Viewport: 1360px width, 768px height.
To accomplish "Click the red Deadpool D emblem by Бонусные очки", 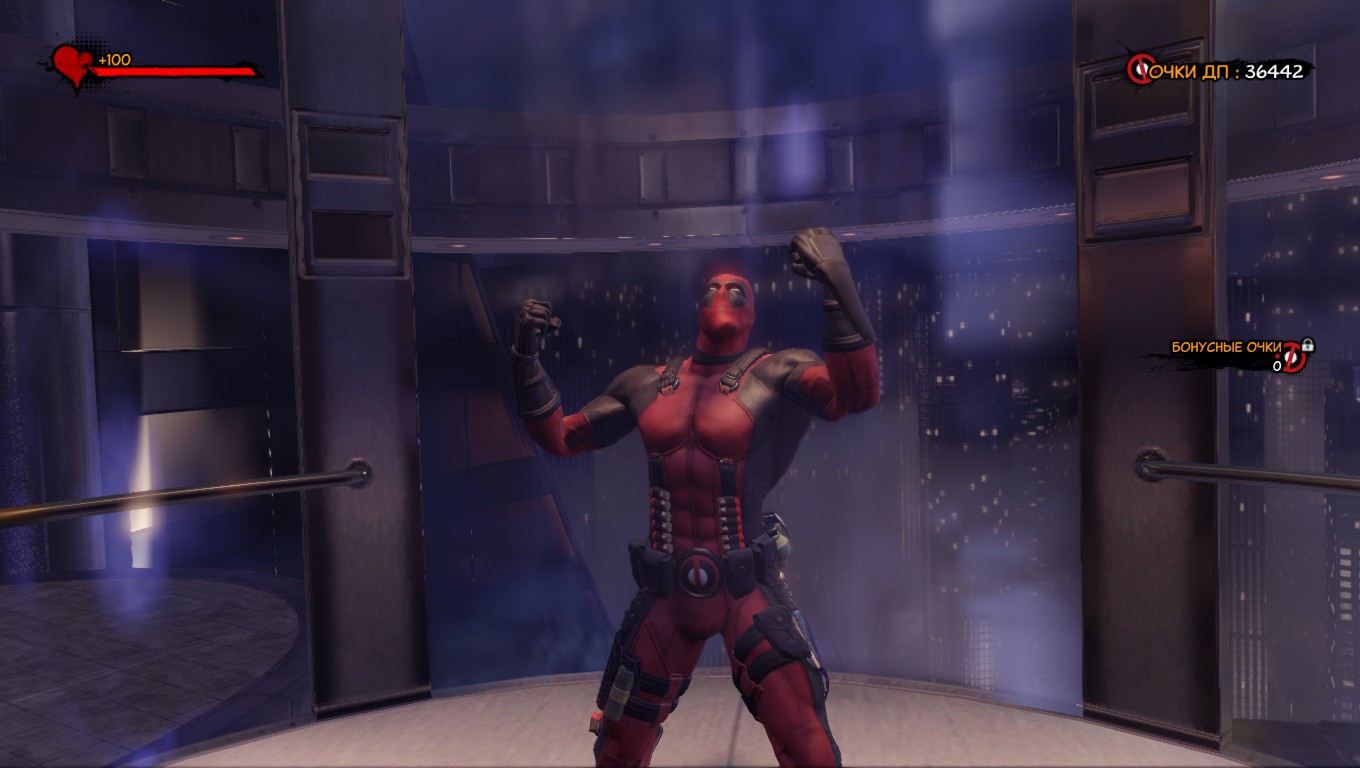I will 1292,358.
